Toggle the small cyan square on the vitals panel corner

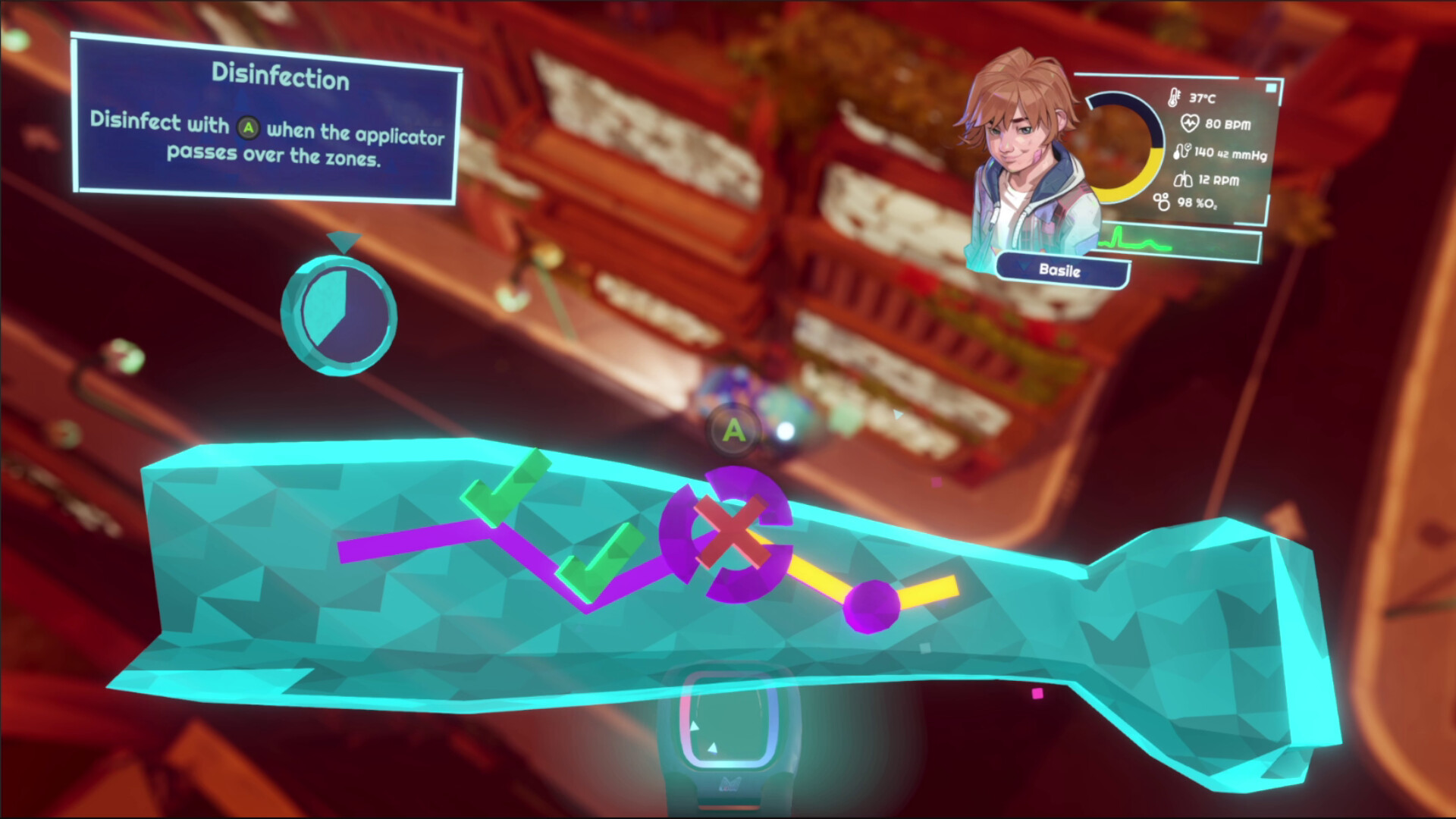click(x=1270, y=88)
